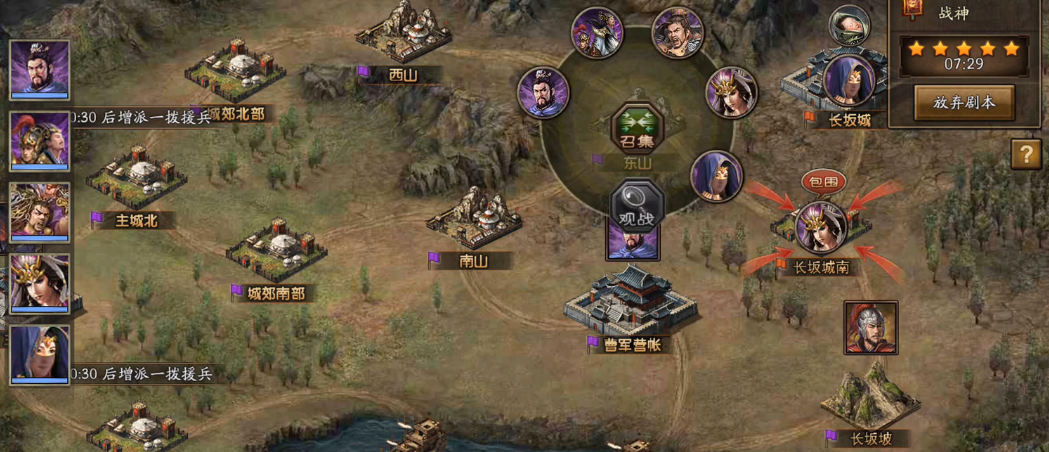Choose the gold-masked general in left list

click(x=40, y=283)
